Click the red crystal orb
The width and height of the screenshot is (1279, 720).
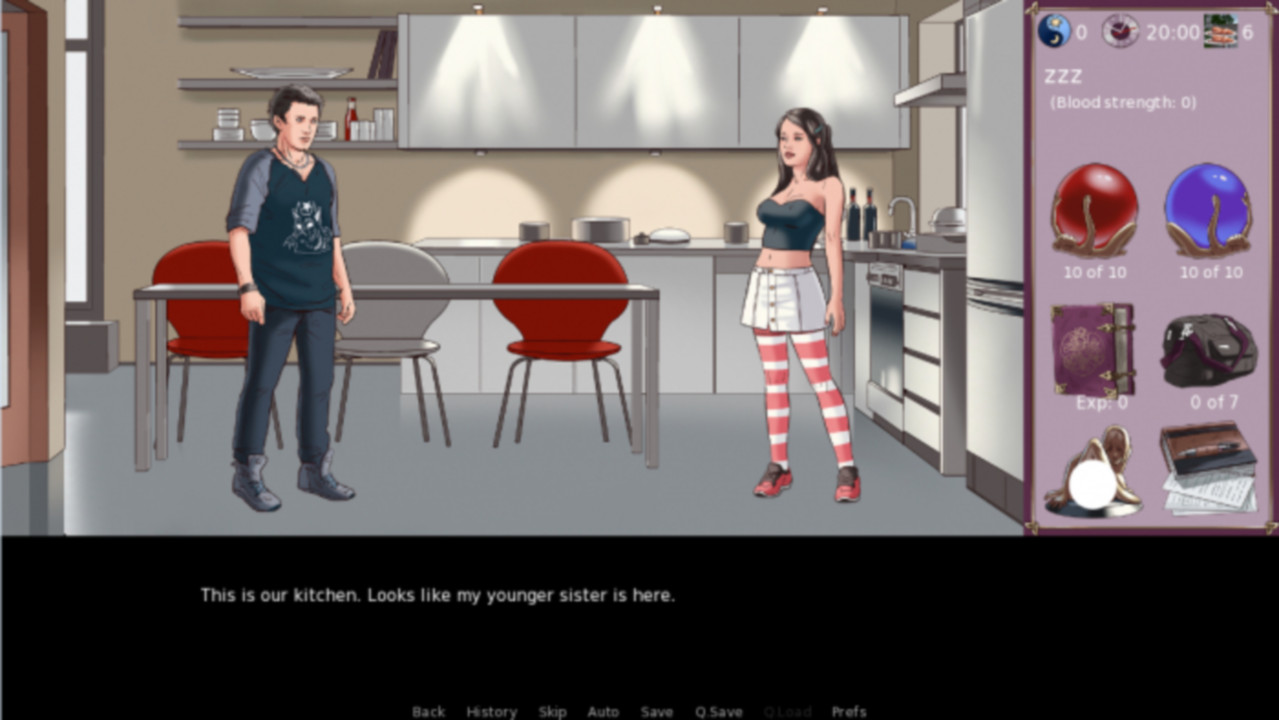coord(1094,210)
